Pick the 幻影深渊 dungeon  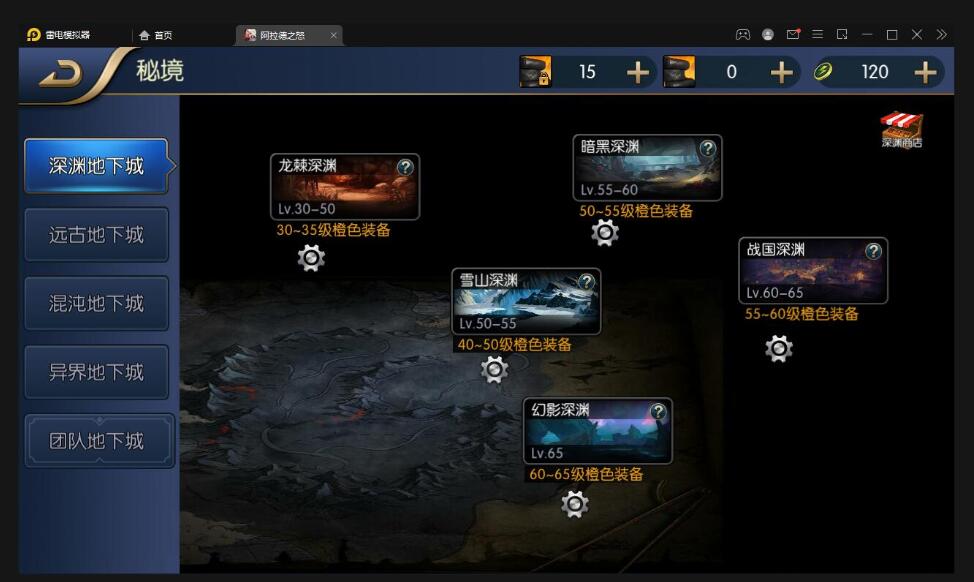coord(597,431)
